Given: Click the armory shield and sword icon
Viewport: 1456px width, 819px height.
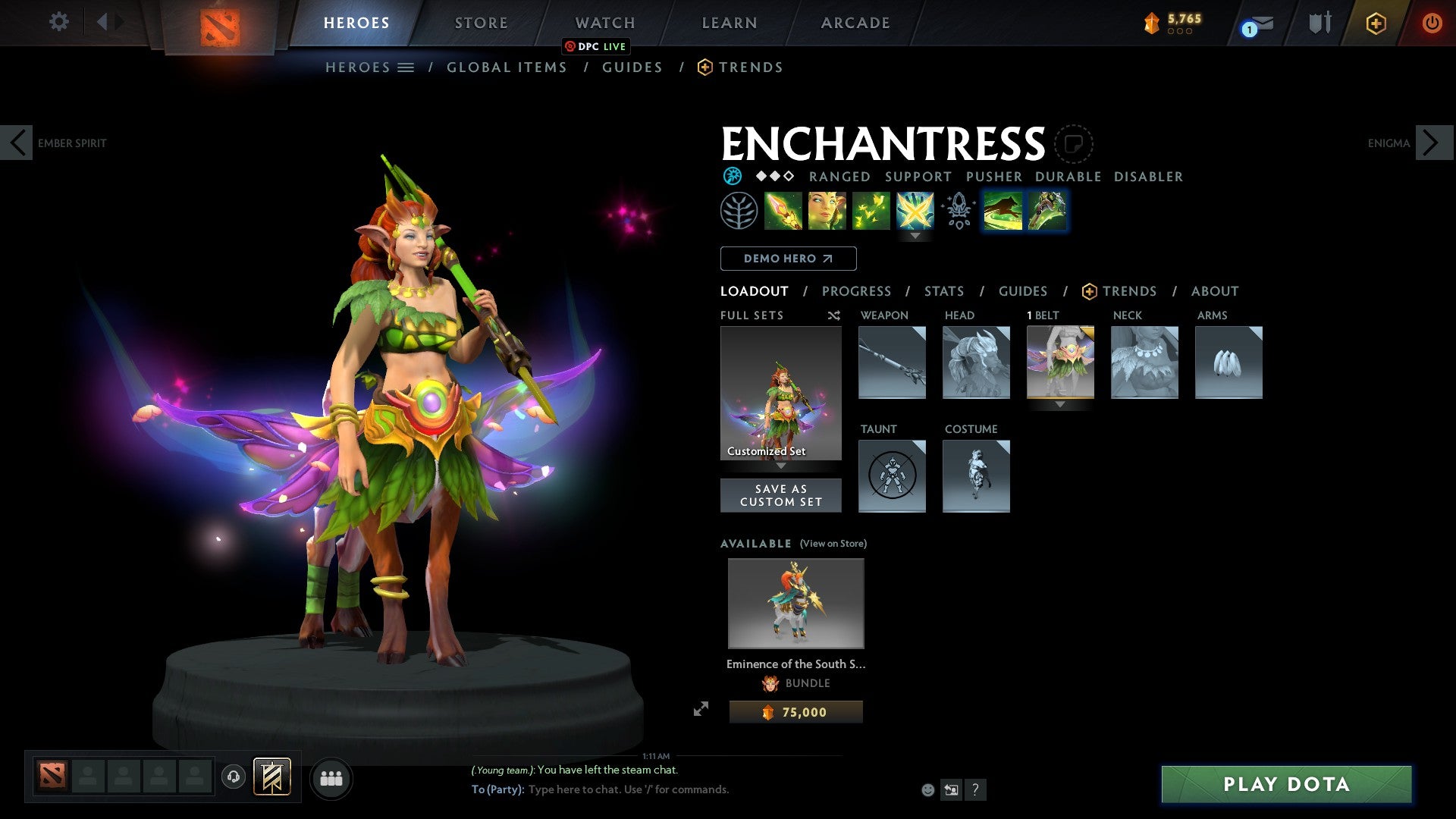Looking at the screenshot, I should click(1319, 23).
